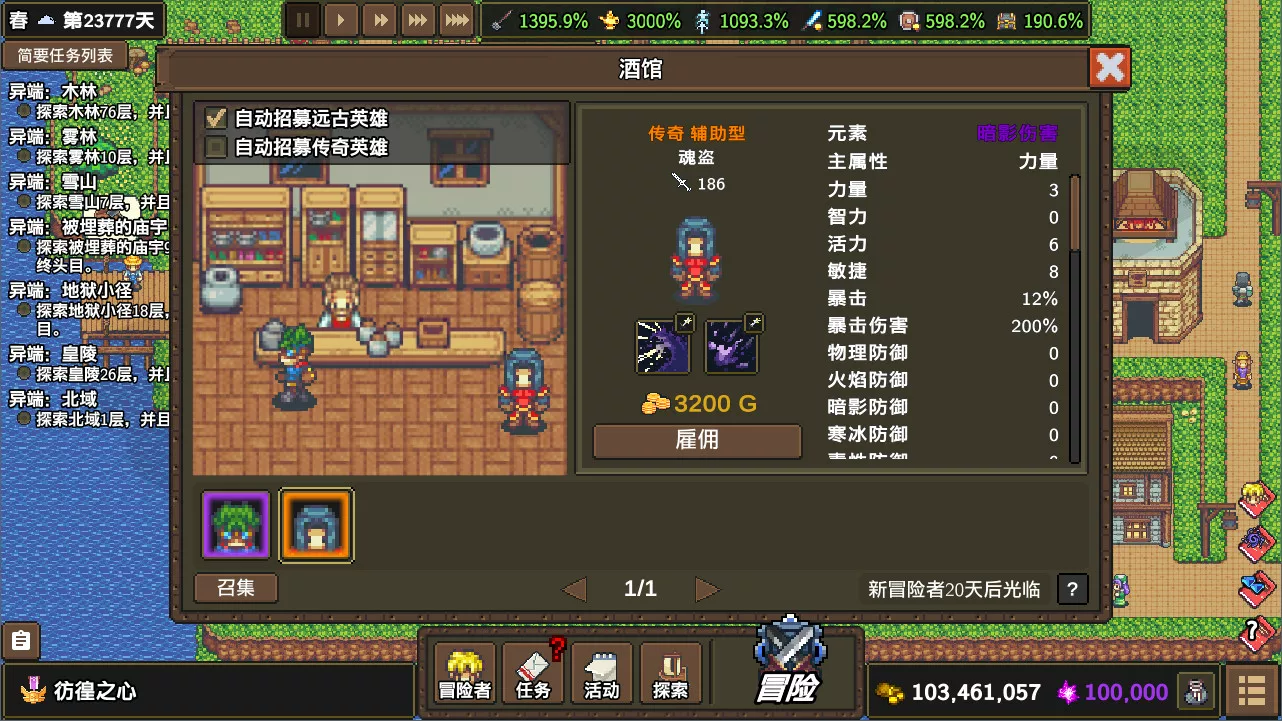
Task: Toggle the 自 button on the left edge
Action: coord(20,641)
